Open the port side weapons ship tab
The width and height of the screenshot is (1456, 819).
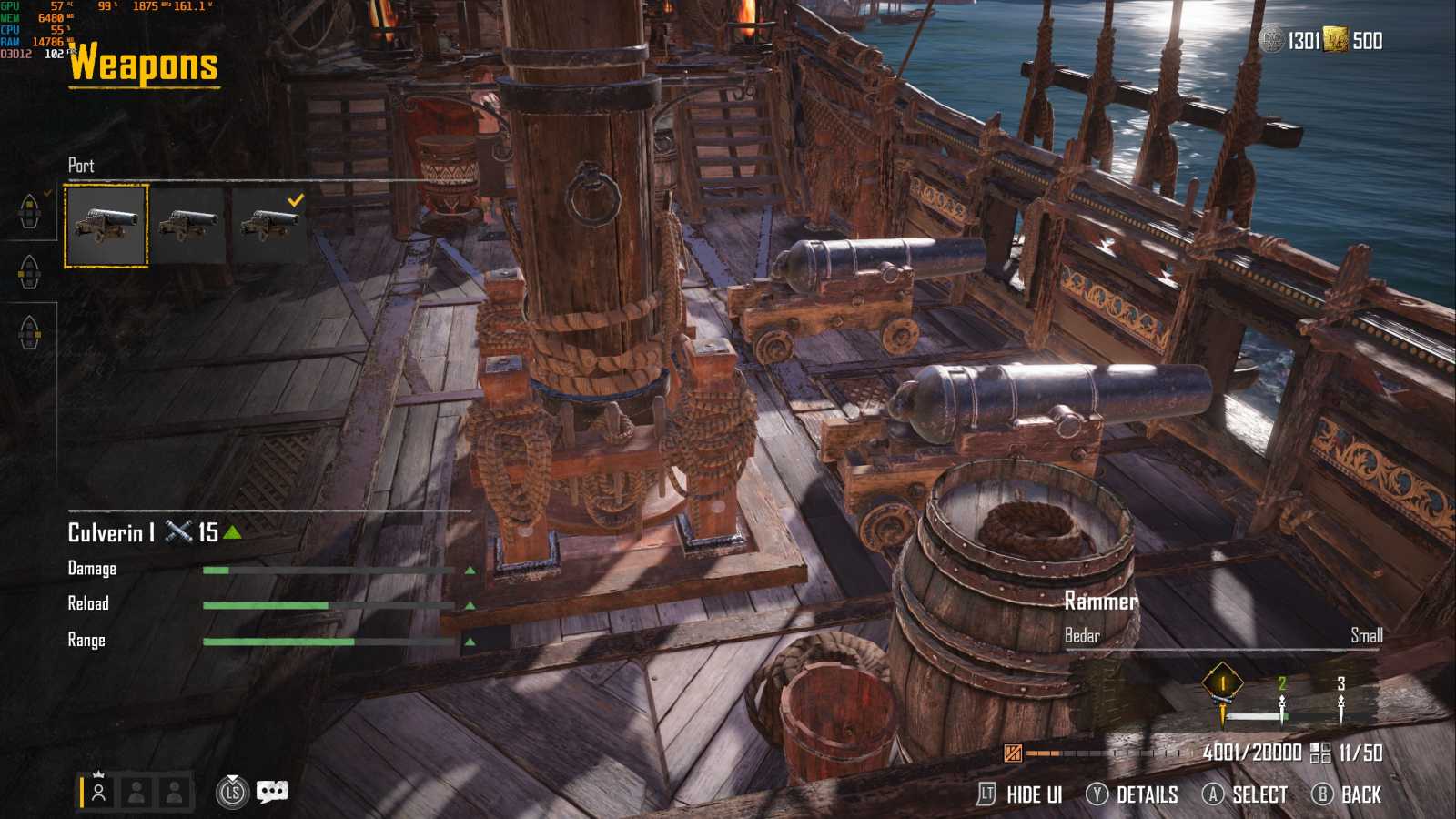click(x=29, y=271)
